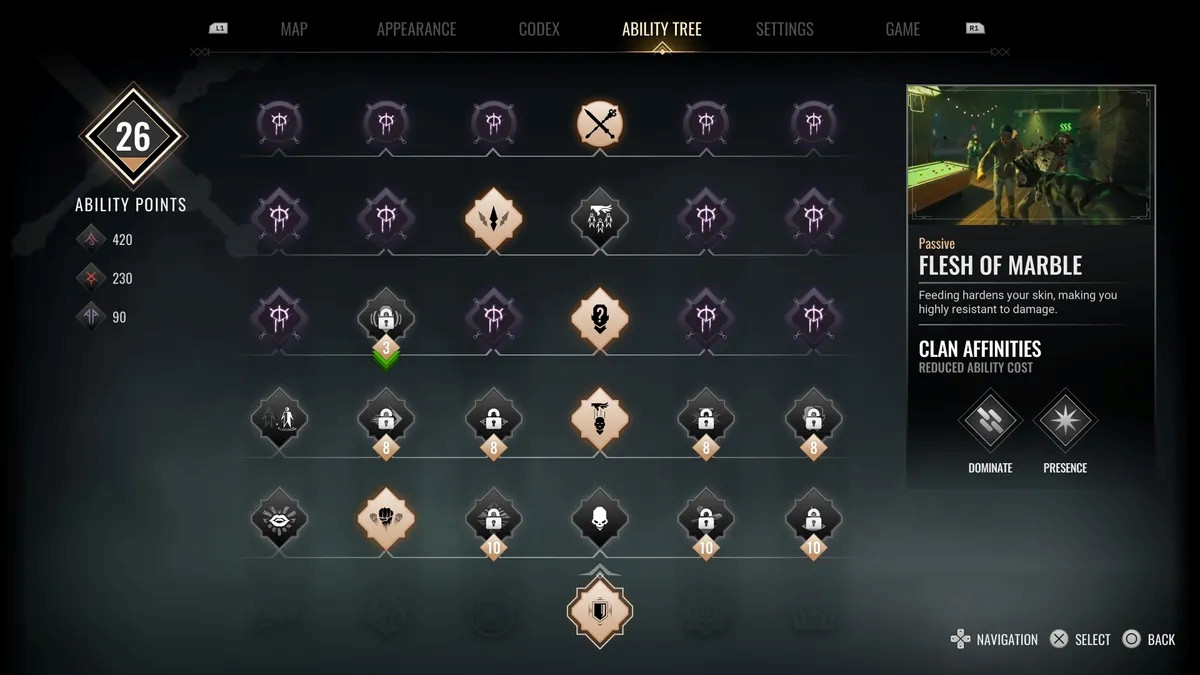Select the shield node below the tree
This screenshot has height=675, width=1200.
click(600, 610)
